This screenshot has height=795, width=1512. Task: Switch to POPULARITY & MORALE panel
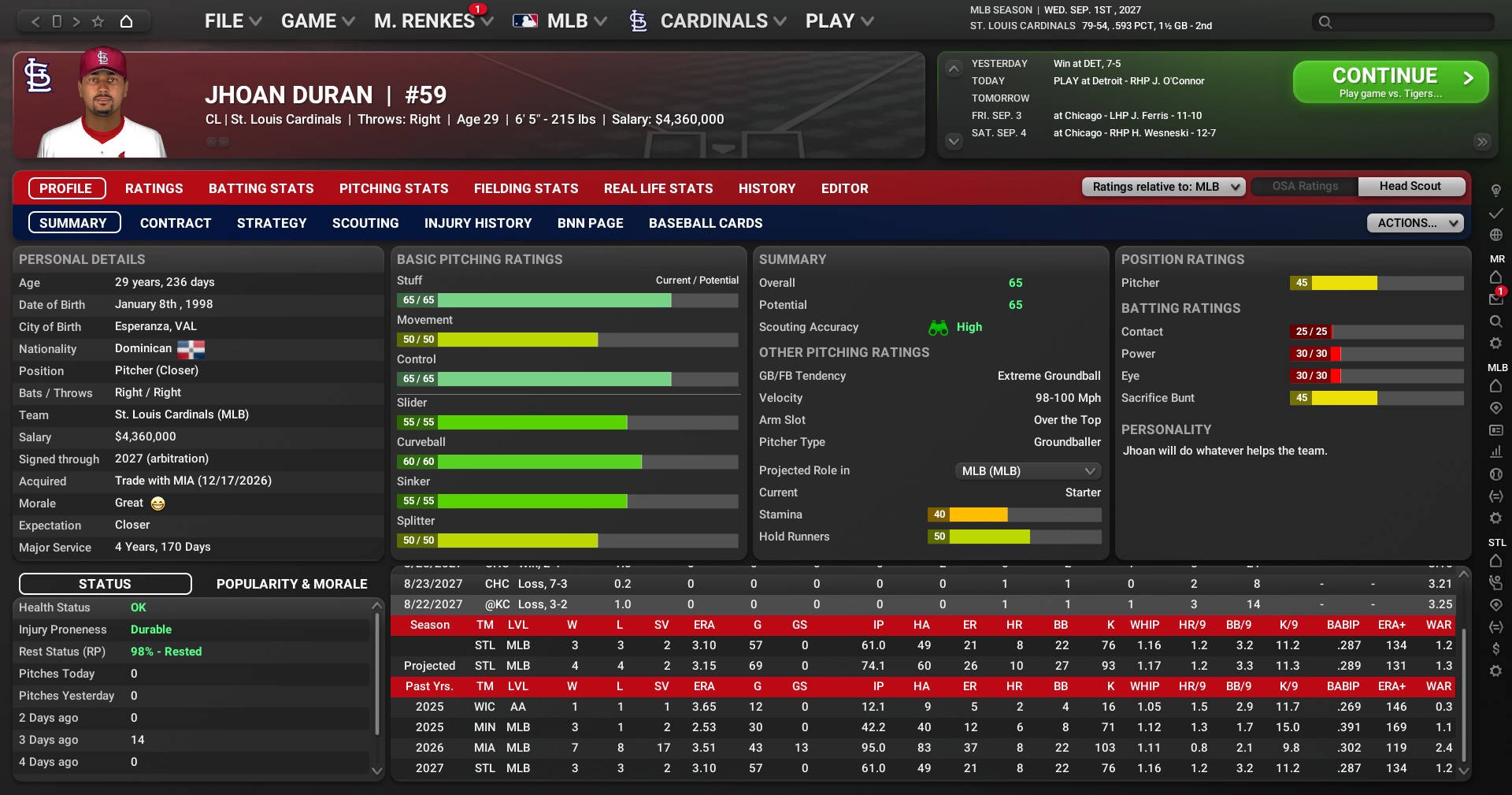(x=291, y=584)
